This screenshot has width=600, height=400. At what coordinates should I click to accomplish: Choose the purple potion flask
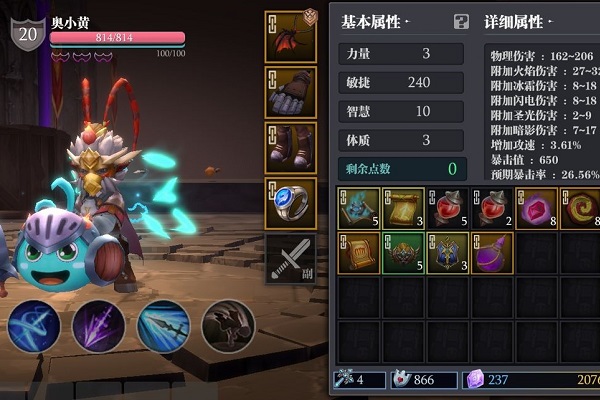pyautogui.click(x=491, y=253)
